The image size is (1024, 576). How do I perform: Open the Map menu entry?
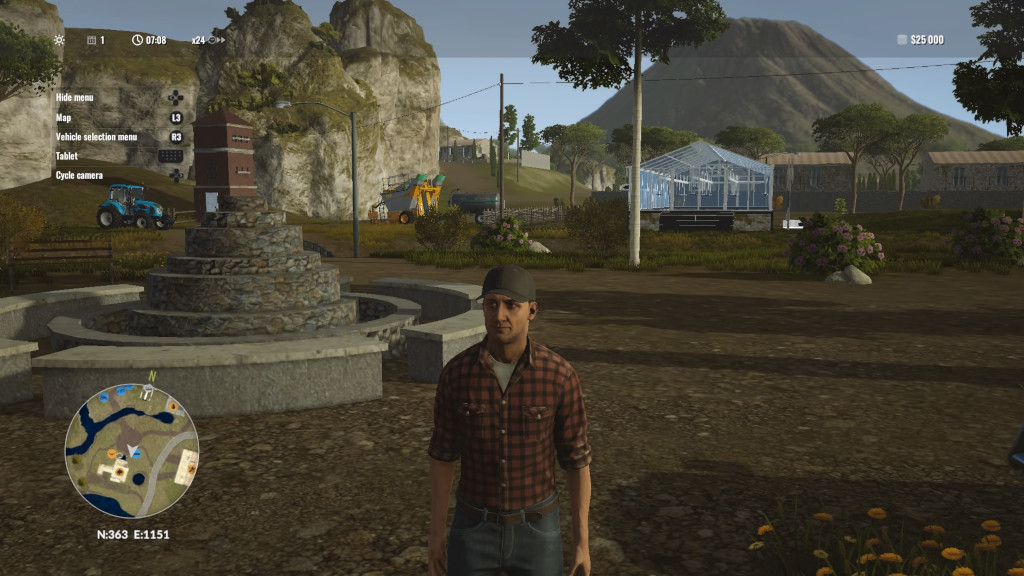64,117
